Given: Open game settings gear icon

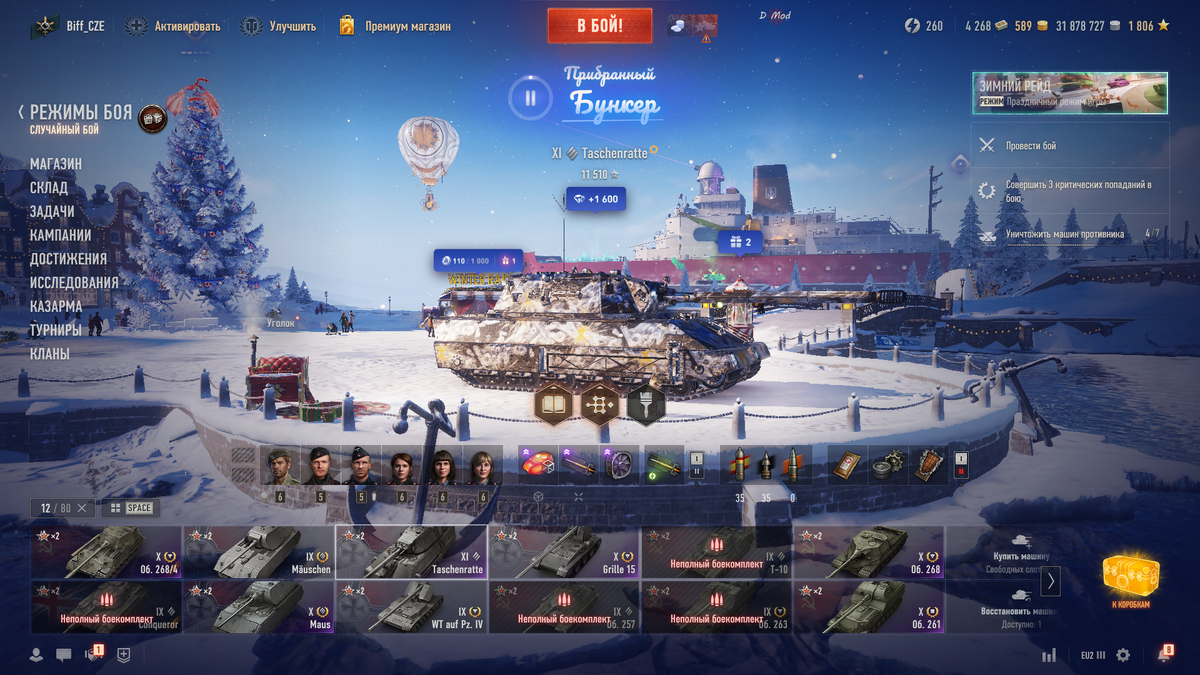Looking at the screenshot, I should coord(1123,655).
